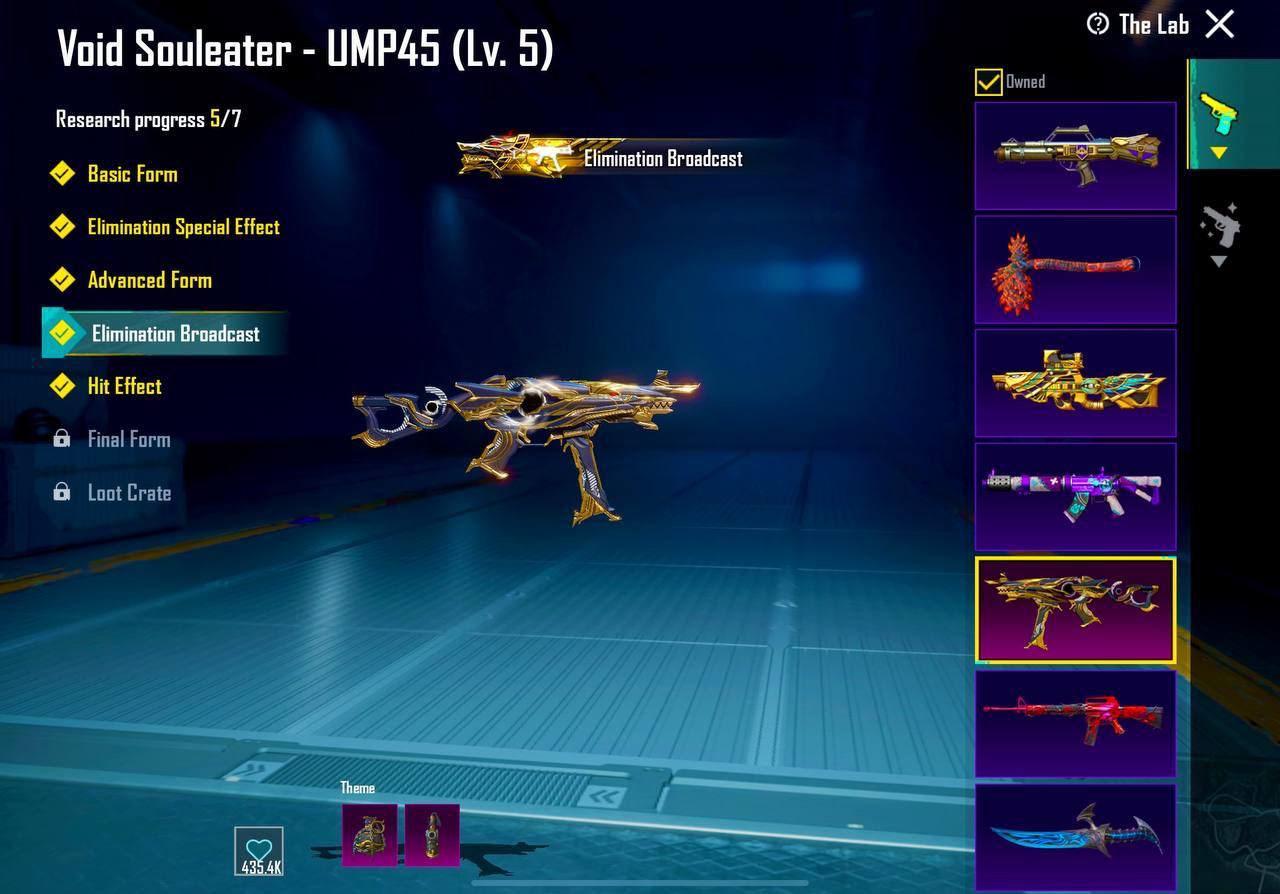1280x894 pixels.
Task: Select the locked Loot Crate stage
Action: pyautogui.click(x=128, y=493)
